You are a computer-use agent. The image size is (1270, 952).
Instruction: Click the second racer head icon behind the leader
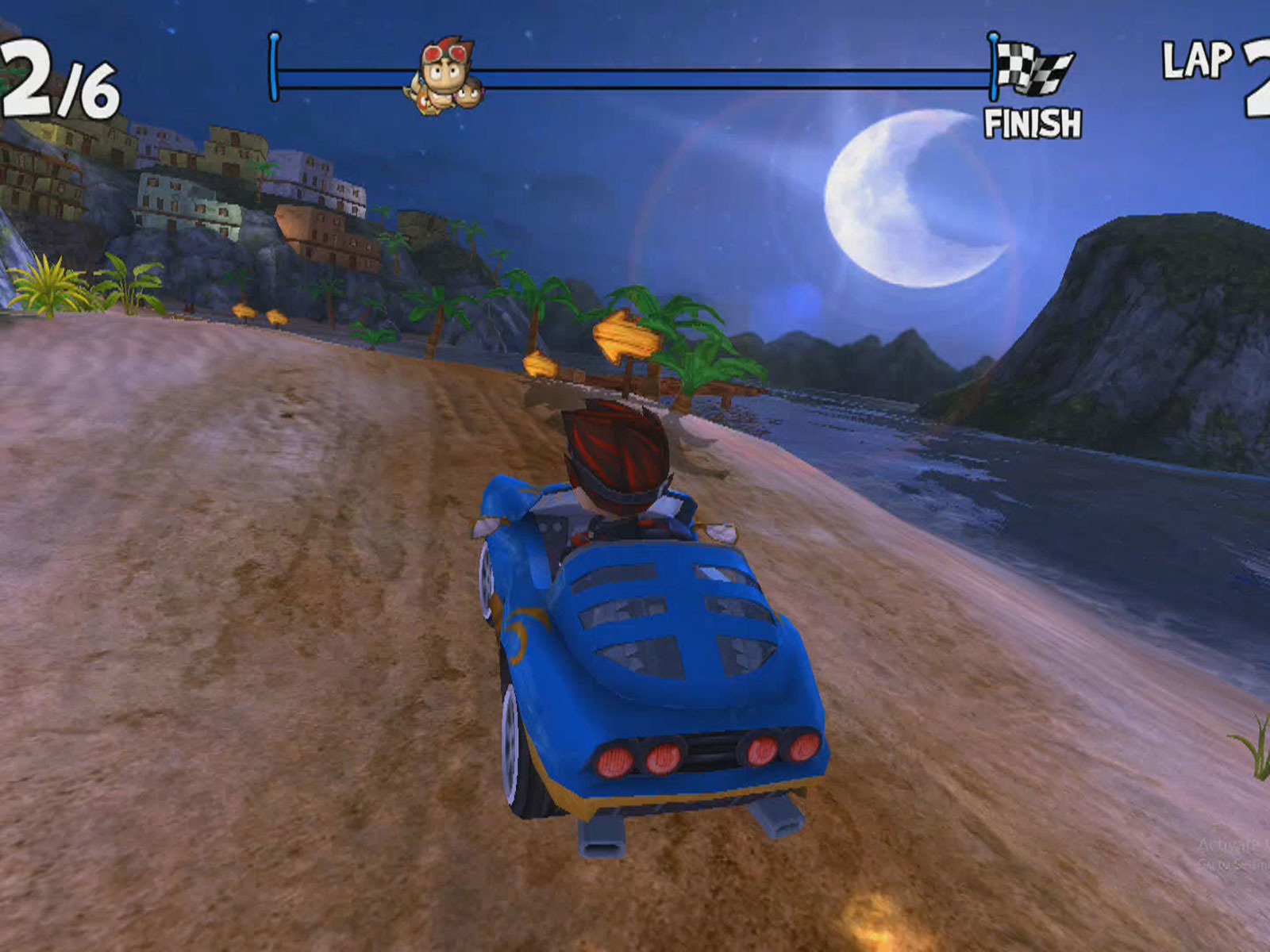pyautogui.click(x=468, y=94)
